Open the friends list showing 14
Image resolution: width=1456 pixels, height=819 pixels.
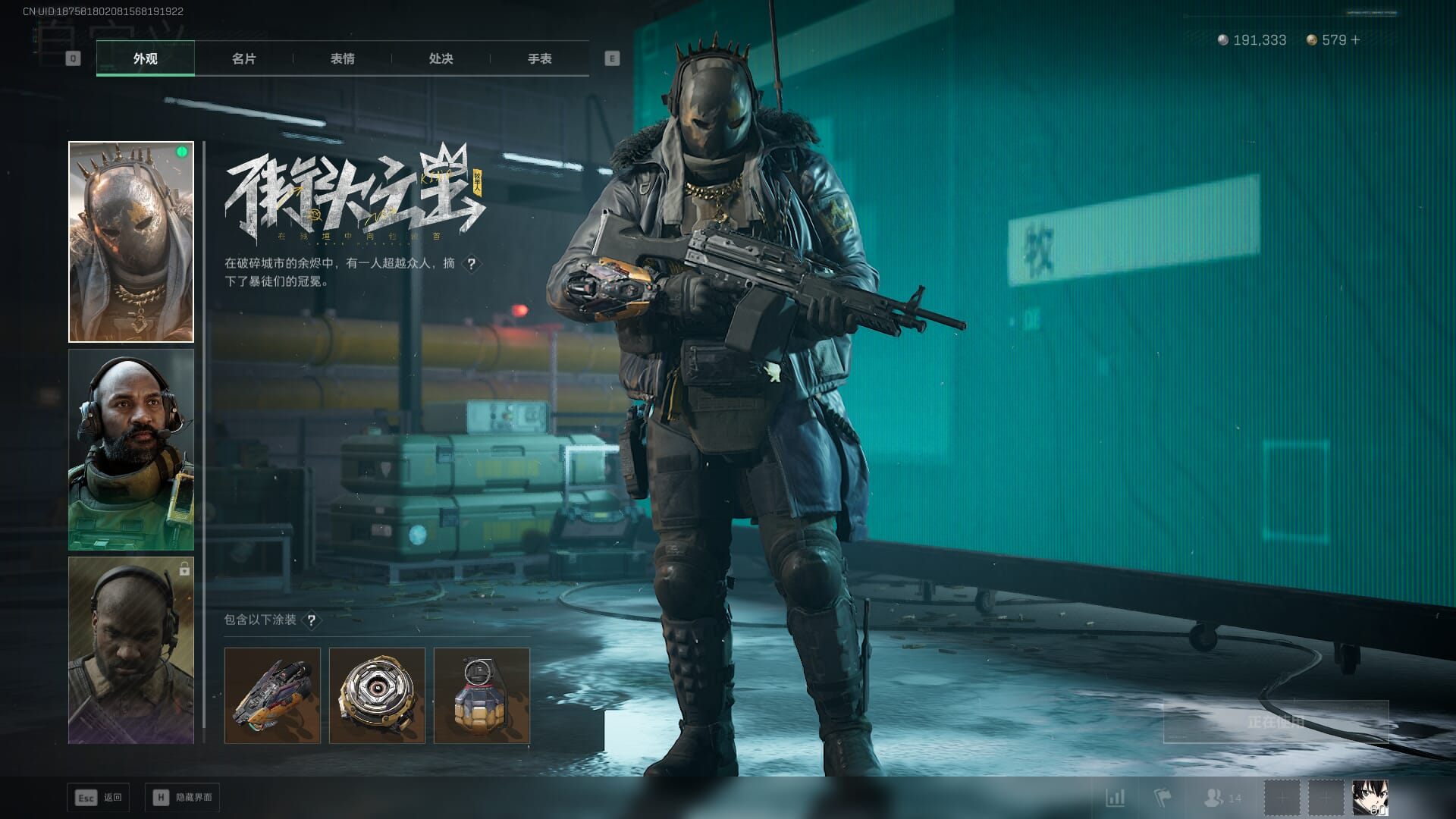[1222, 798]
